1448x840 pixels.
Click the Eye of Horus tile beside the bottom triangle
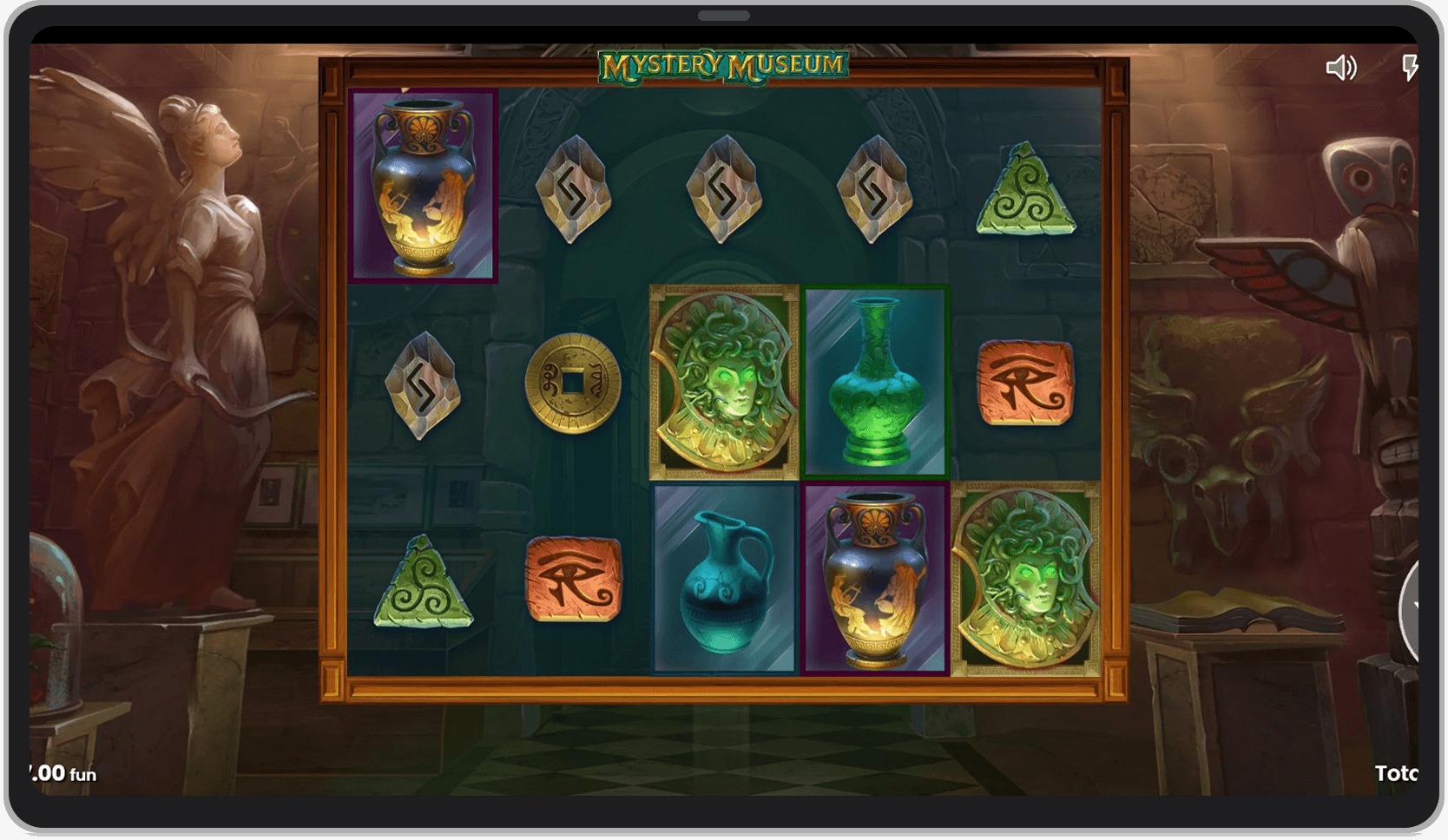[571, 577]
